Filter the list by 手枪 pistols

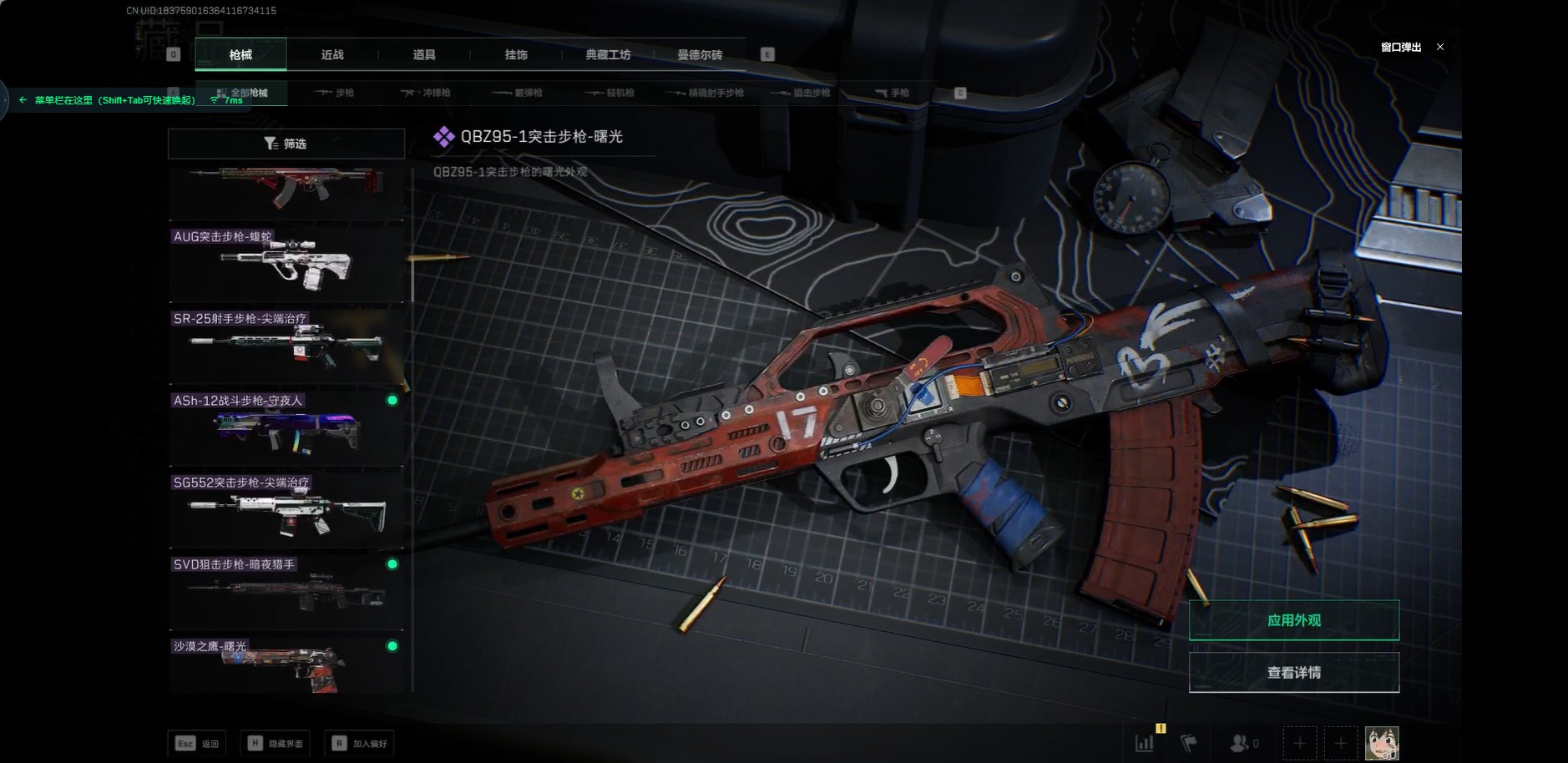pos(892,93)
